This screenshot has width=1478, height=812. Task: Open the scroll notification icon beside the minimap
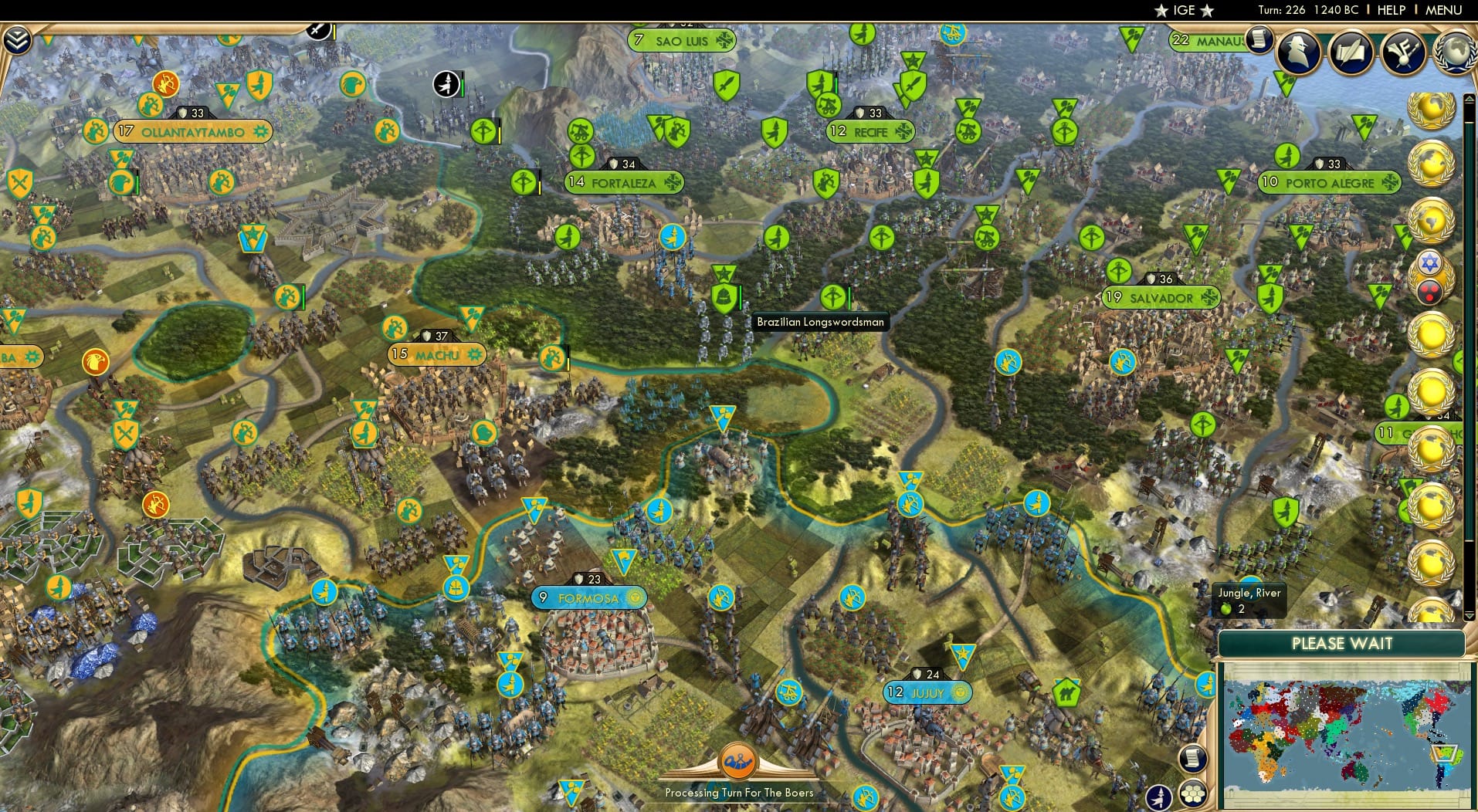(1193, 759)
